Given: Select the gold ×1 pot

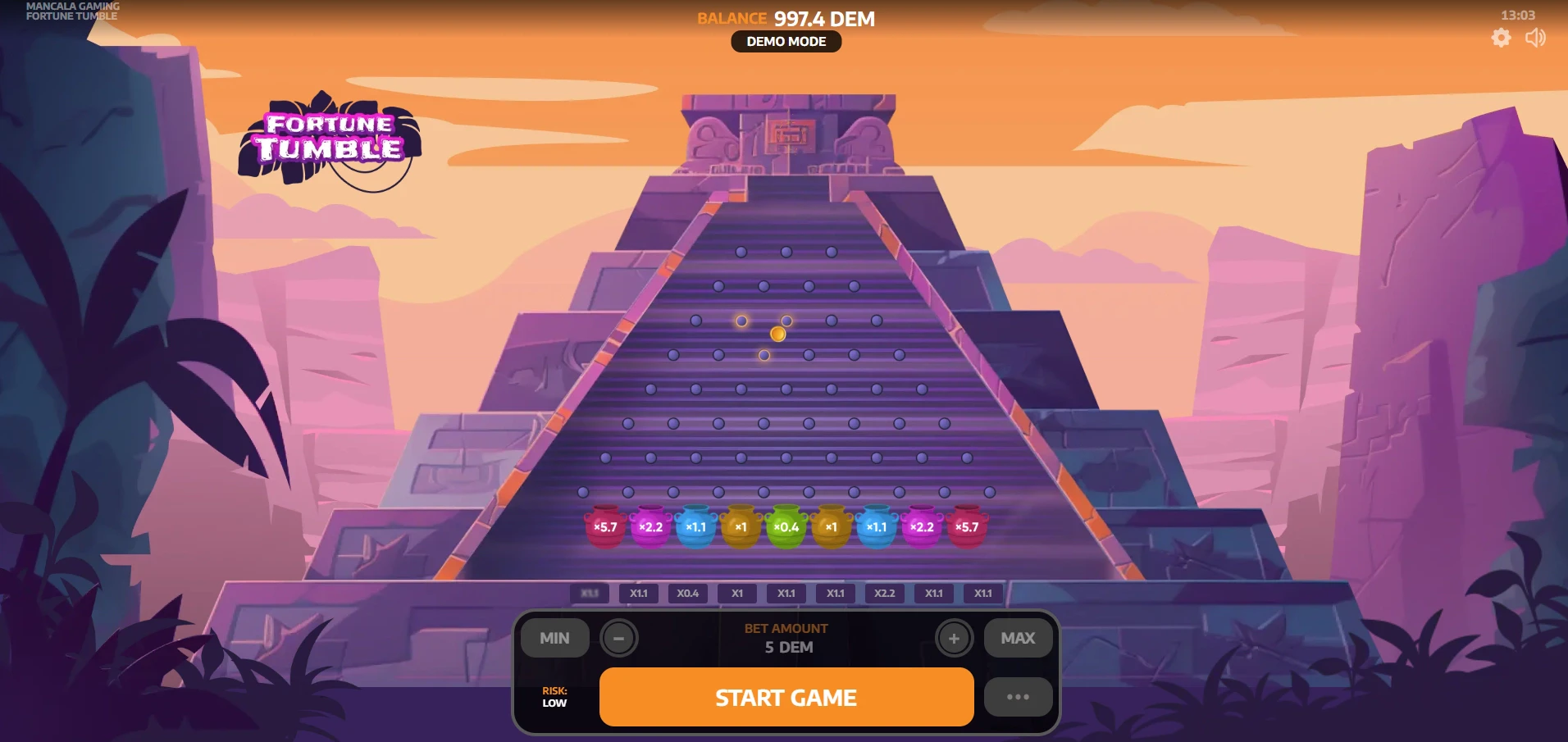Looking at the screenshot, I should click(x=741, y=527).
